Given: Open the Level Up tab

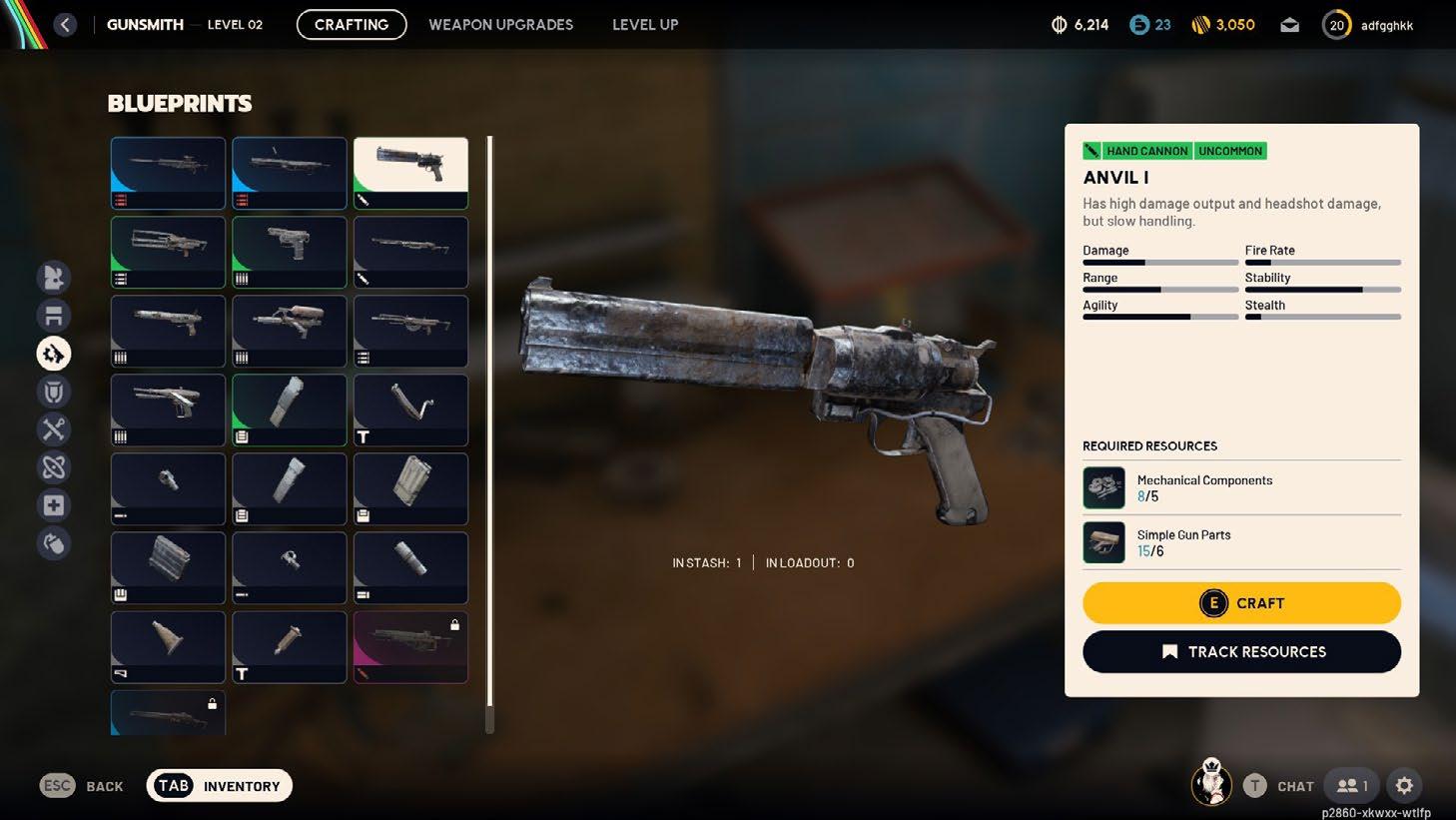Looking at the screenshot, I should point(644,25).
